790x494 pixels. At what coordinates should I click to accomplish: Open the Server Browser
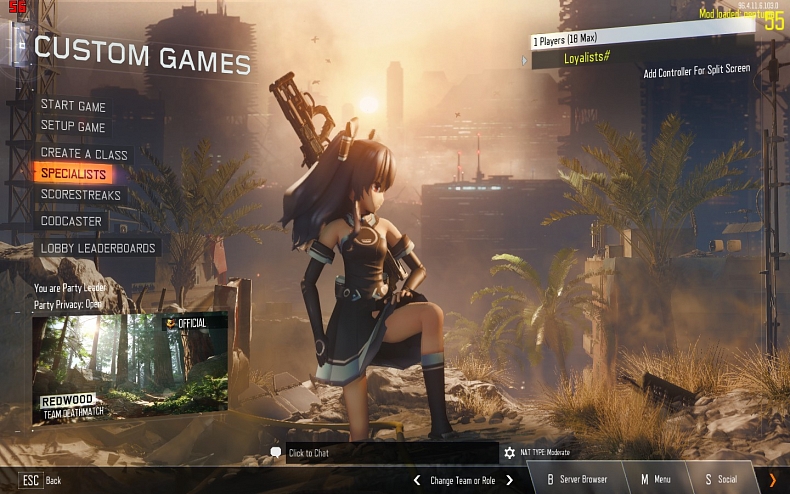click(x=575, y=480)
